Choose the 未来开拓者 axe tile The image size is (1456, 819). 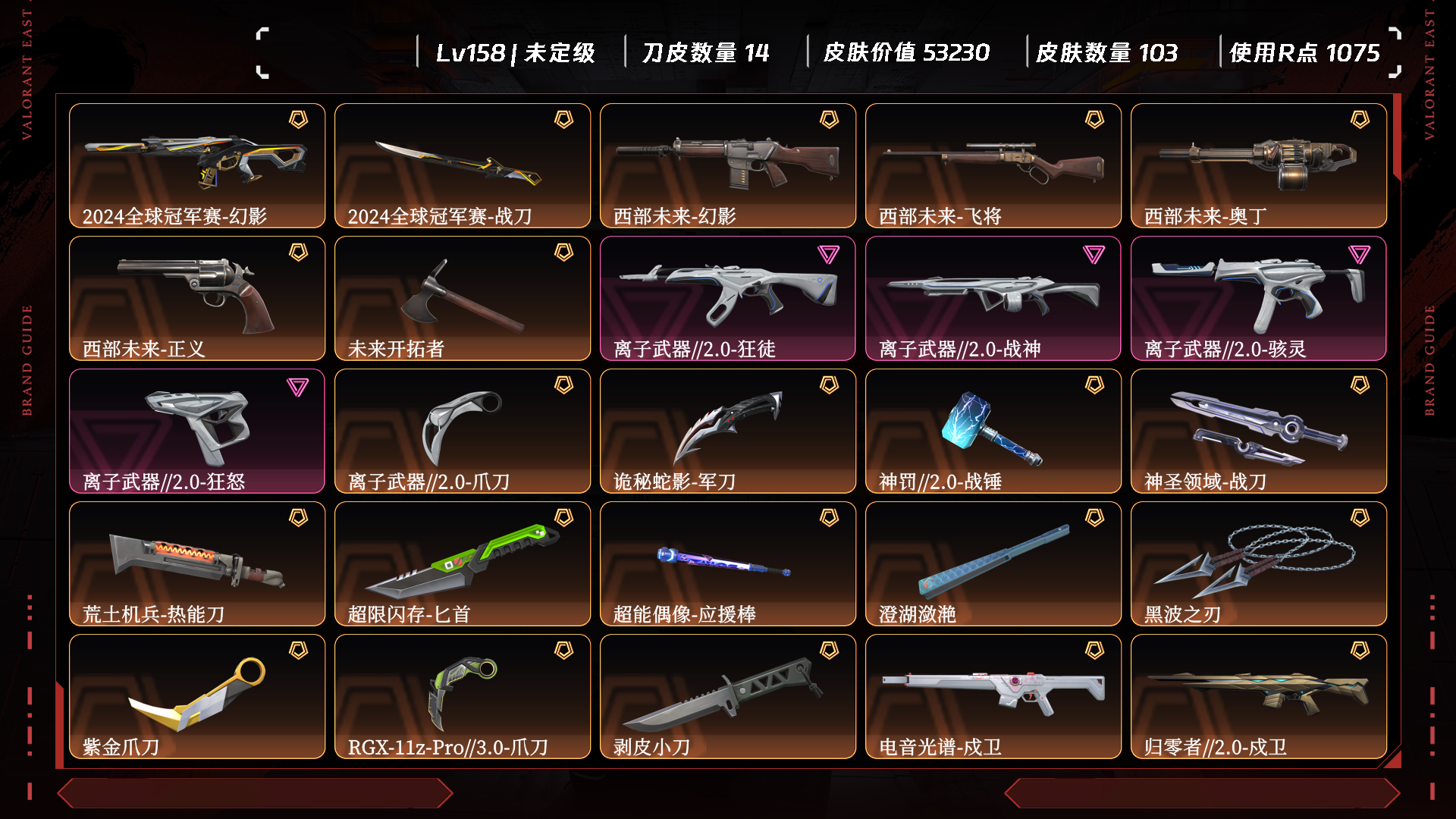tap(463, 298)
